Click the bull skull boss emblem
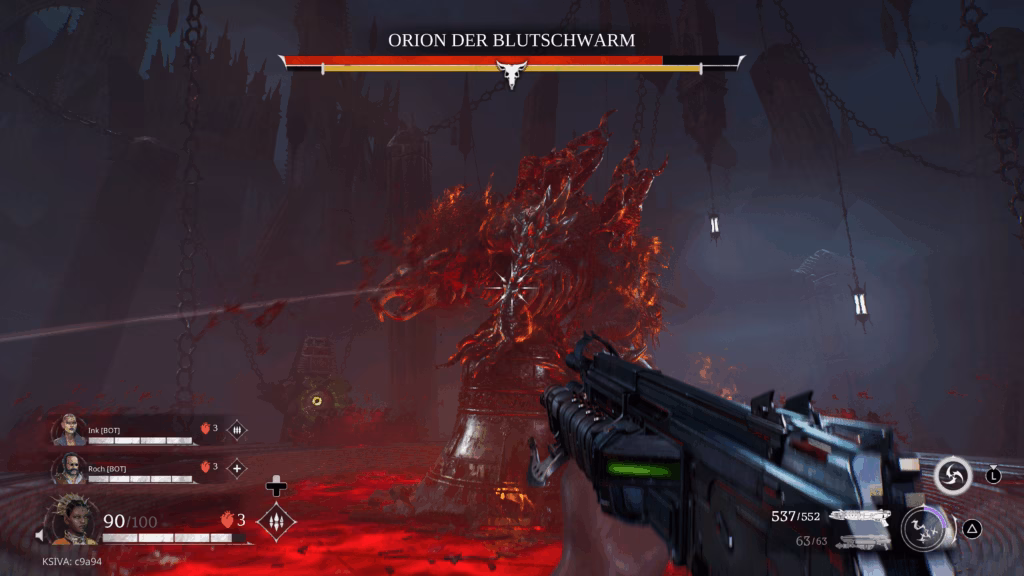1024x576 pixels. pyautogui.click(x=511, y=74)
